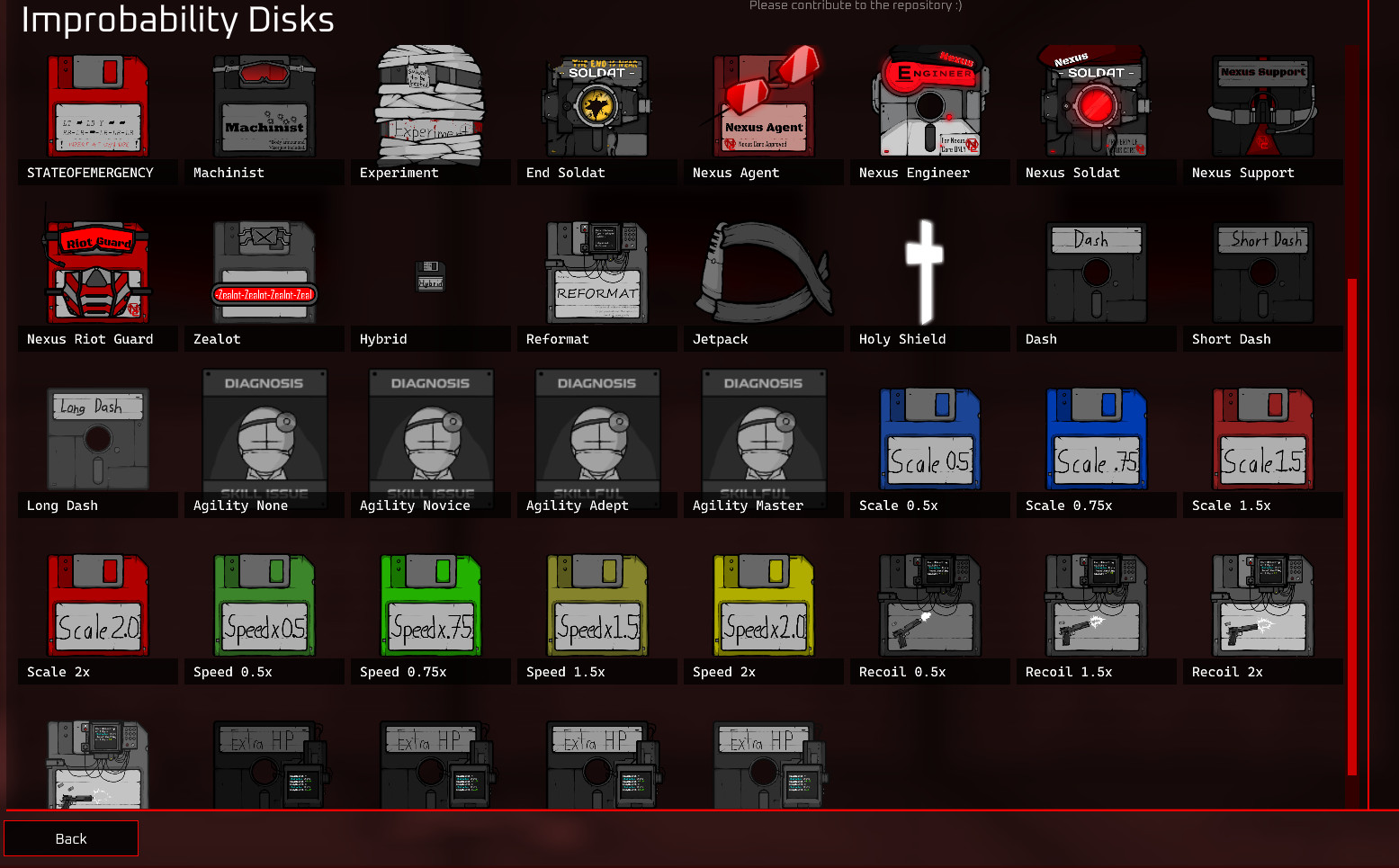This screenshot has height=868, width=1399.
Task: Click the Back button
Action: [x=70, y=837]
